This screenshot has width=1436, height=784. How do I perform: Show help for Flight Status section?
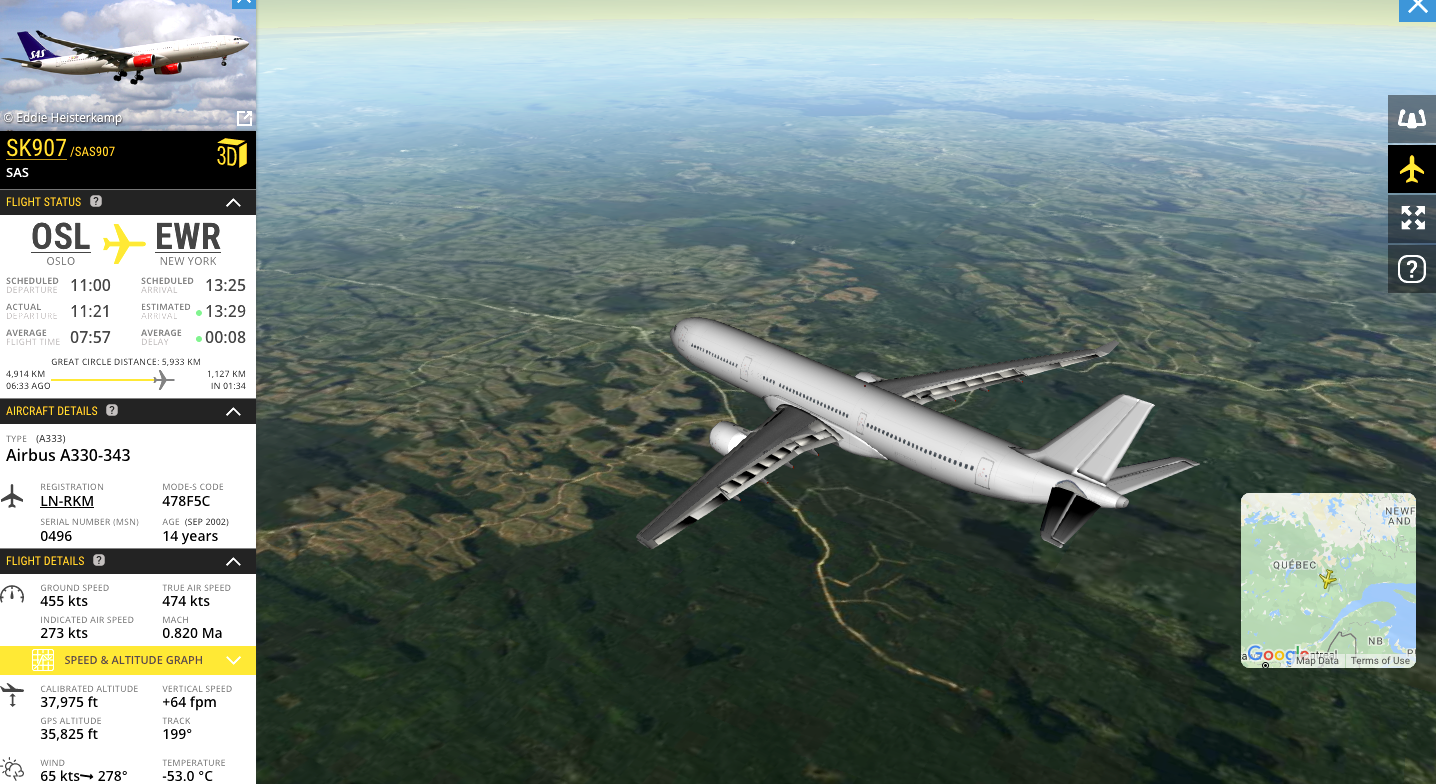[x=96, y=201]
